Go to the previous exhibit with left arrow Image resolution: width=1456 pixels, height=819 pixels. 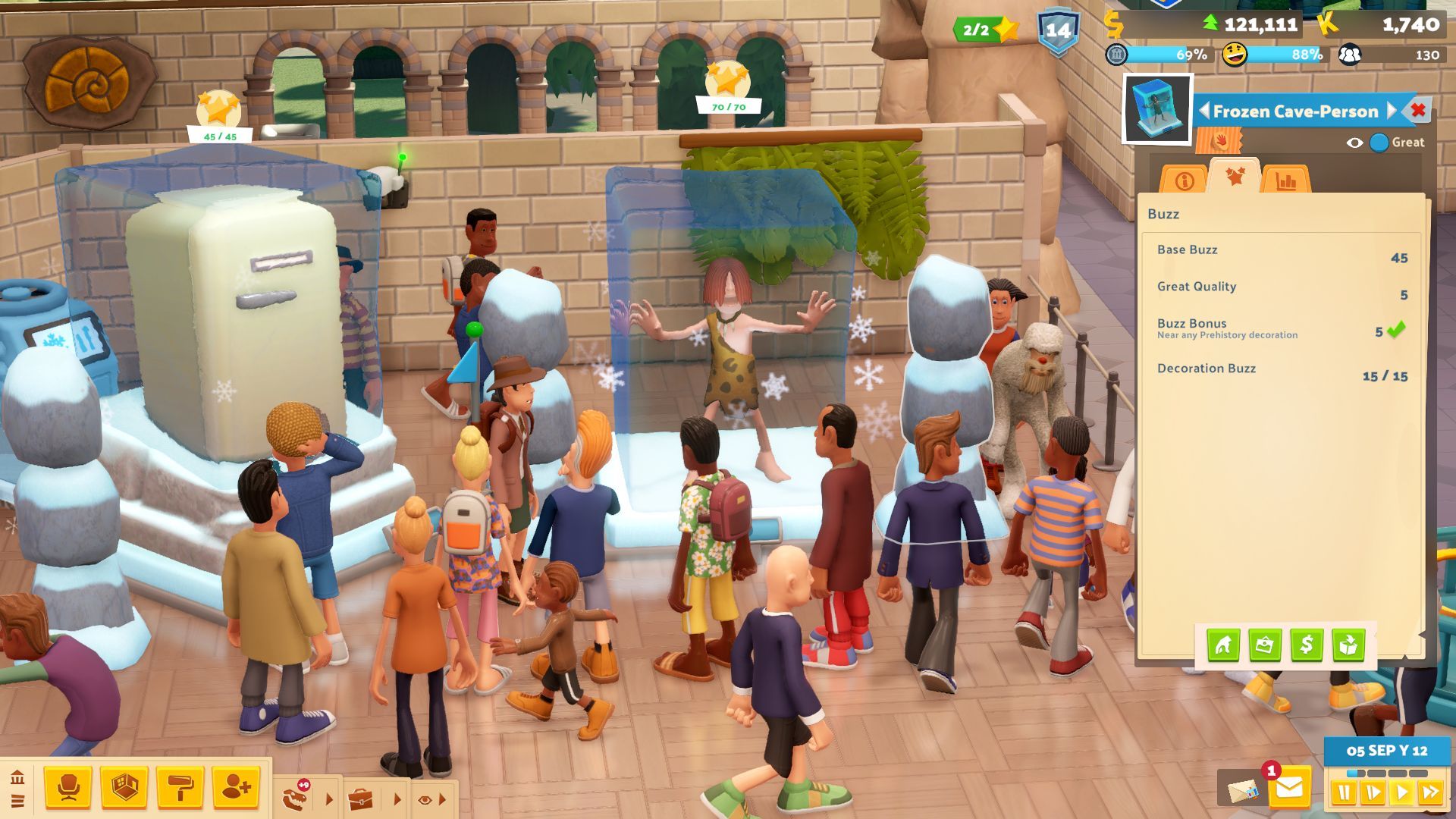click(x=1203, y=111)
